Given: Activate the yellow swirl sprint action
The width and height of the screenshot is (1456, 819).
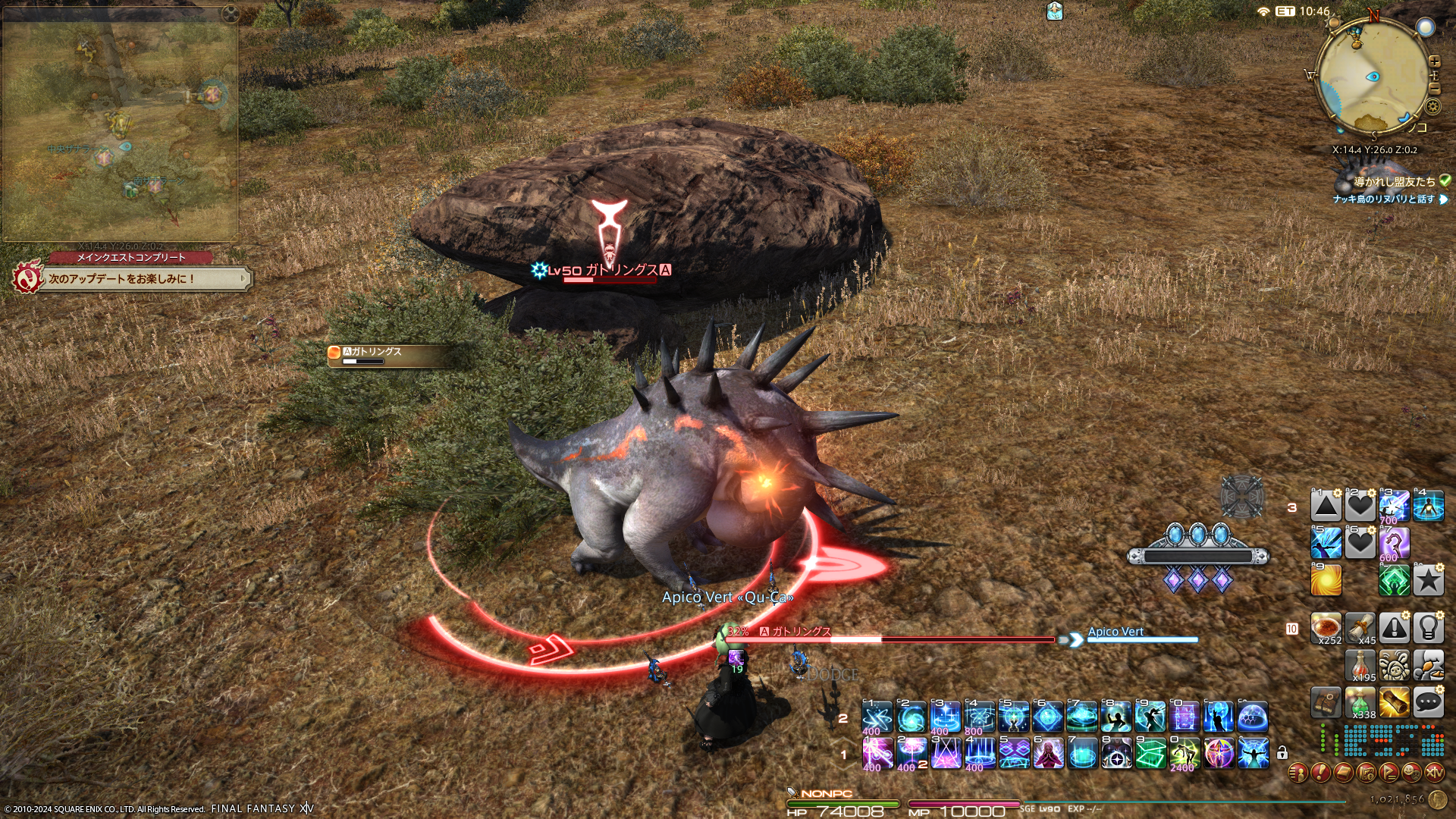Looking at the screenshot, I should [x=1326, y=581].
